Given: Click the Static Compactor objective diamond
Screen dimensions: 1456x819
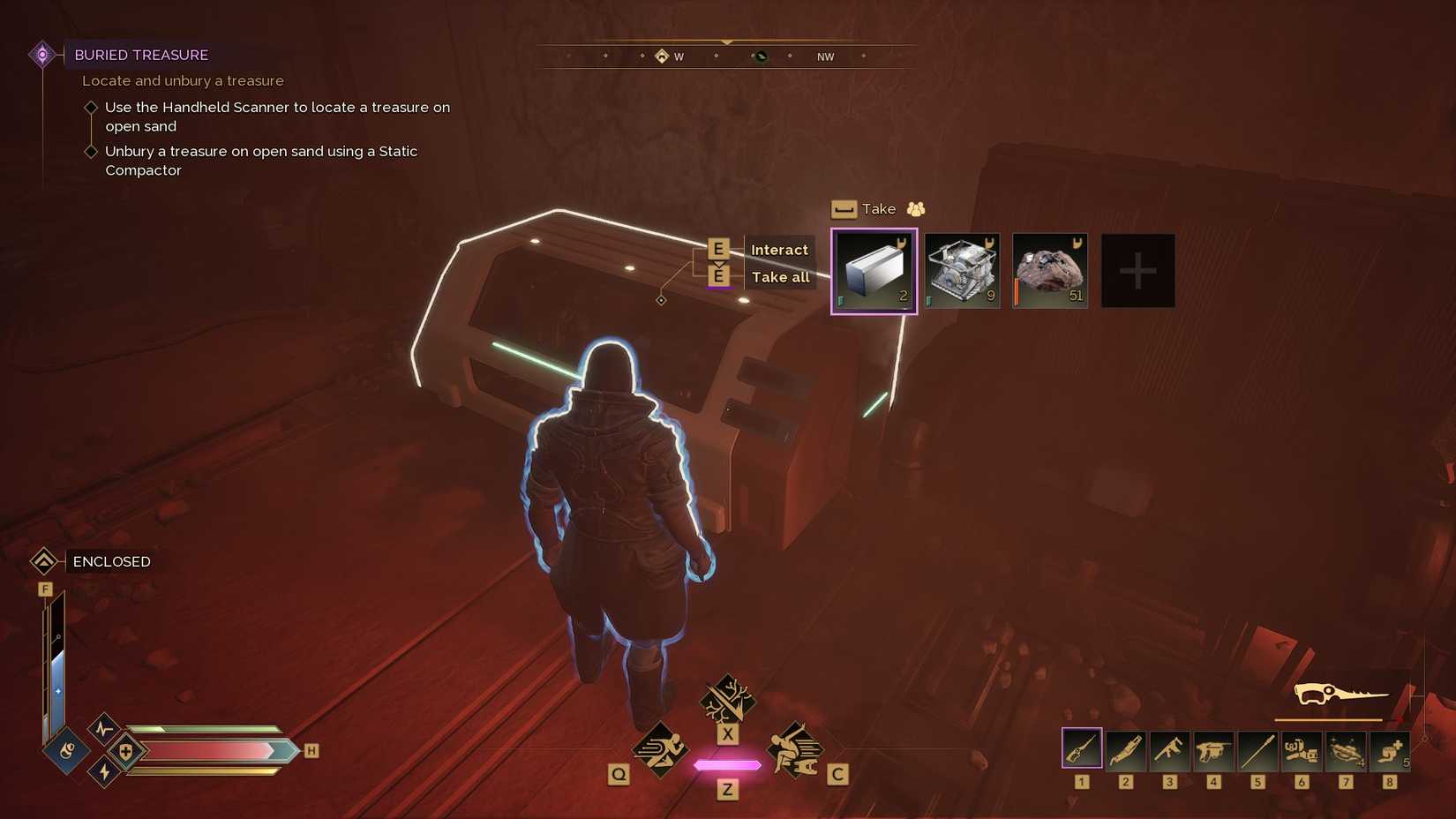Looking at the screenshot, I should (x=92, y=151).
